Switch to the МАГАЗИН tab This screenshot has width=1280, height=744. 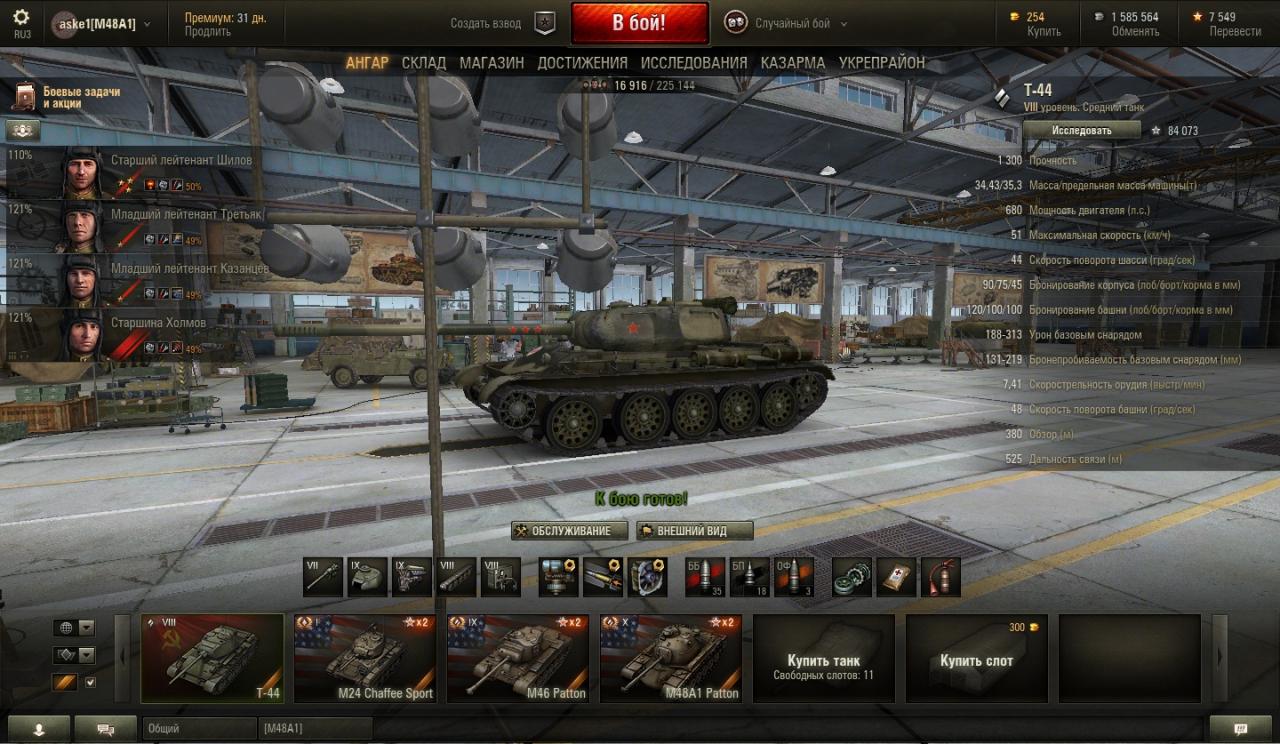[x=491, y=63]
